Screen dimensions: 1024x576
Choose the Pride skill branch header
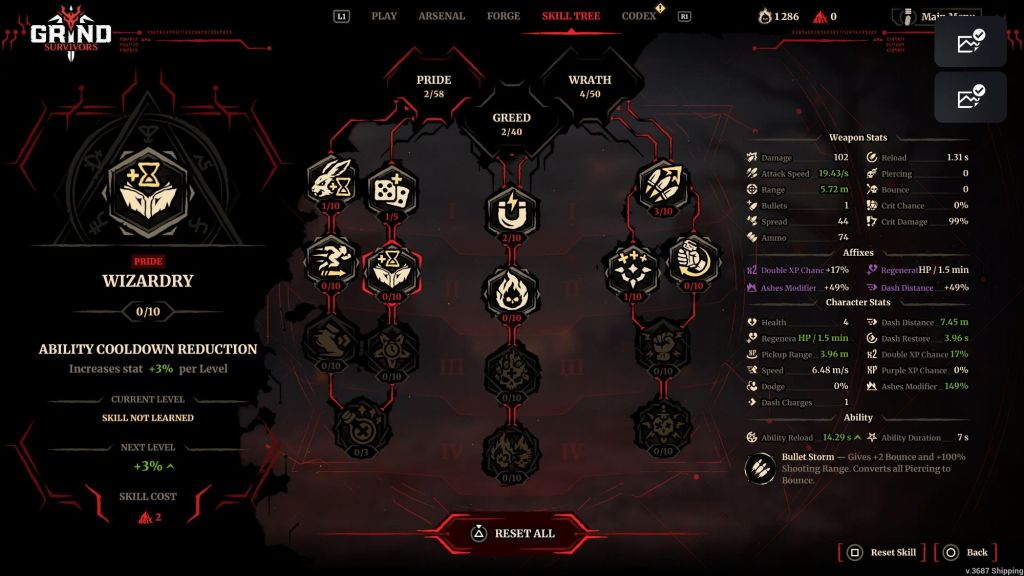point(434,85)
